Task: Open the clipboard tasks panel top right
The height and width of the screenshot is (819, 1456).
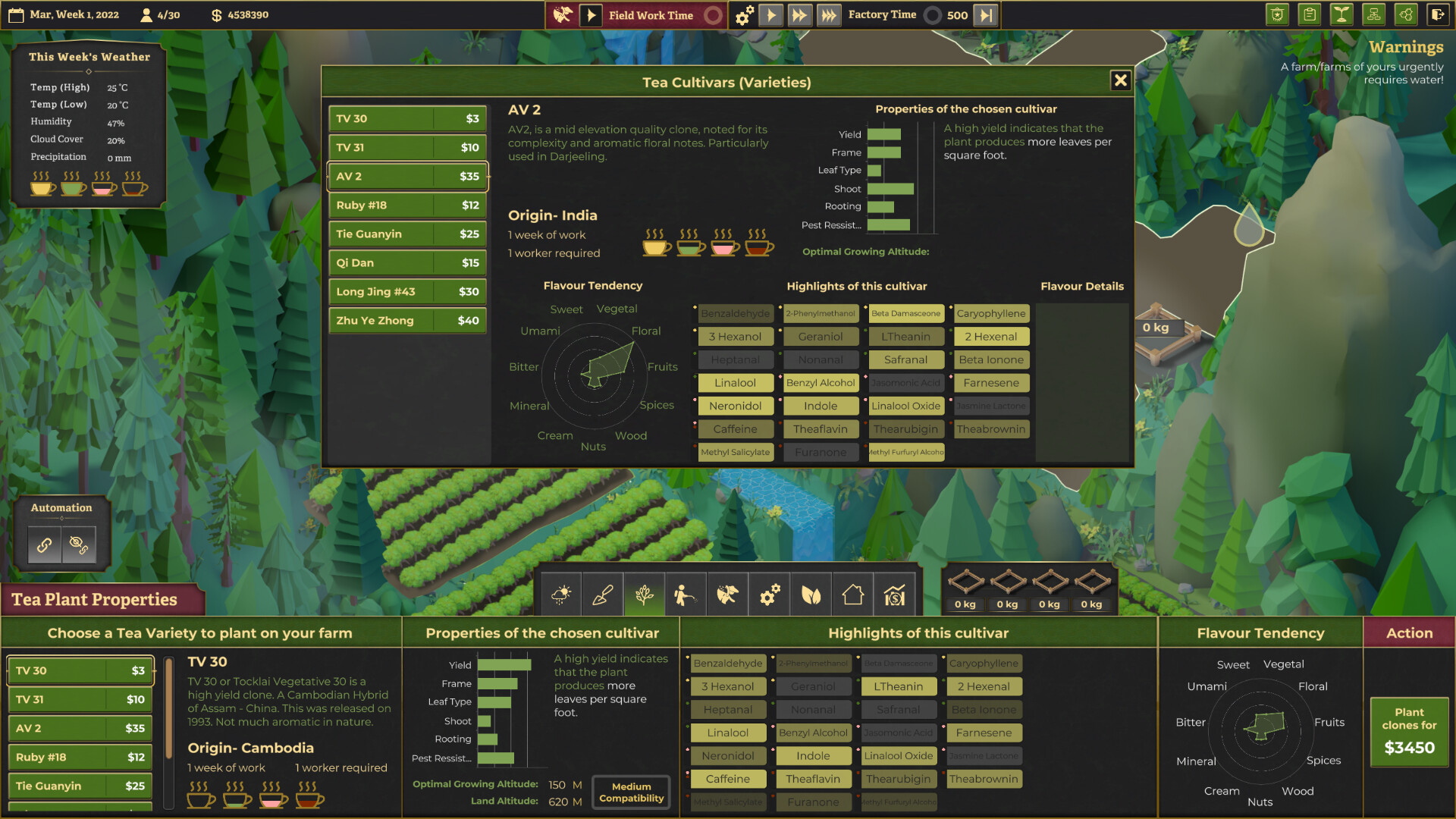Action: (x=1309, y=14)
